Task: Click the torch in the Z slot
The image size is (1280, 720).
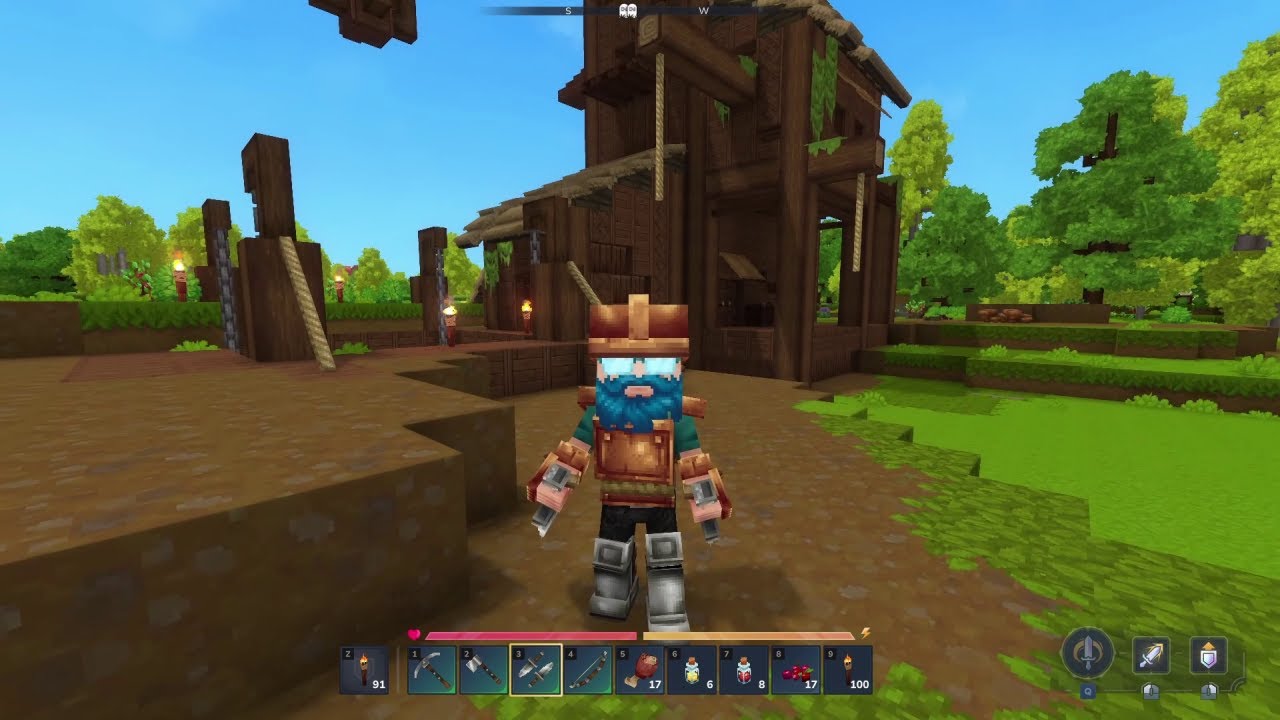Action: (x=364, y=670)
